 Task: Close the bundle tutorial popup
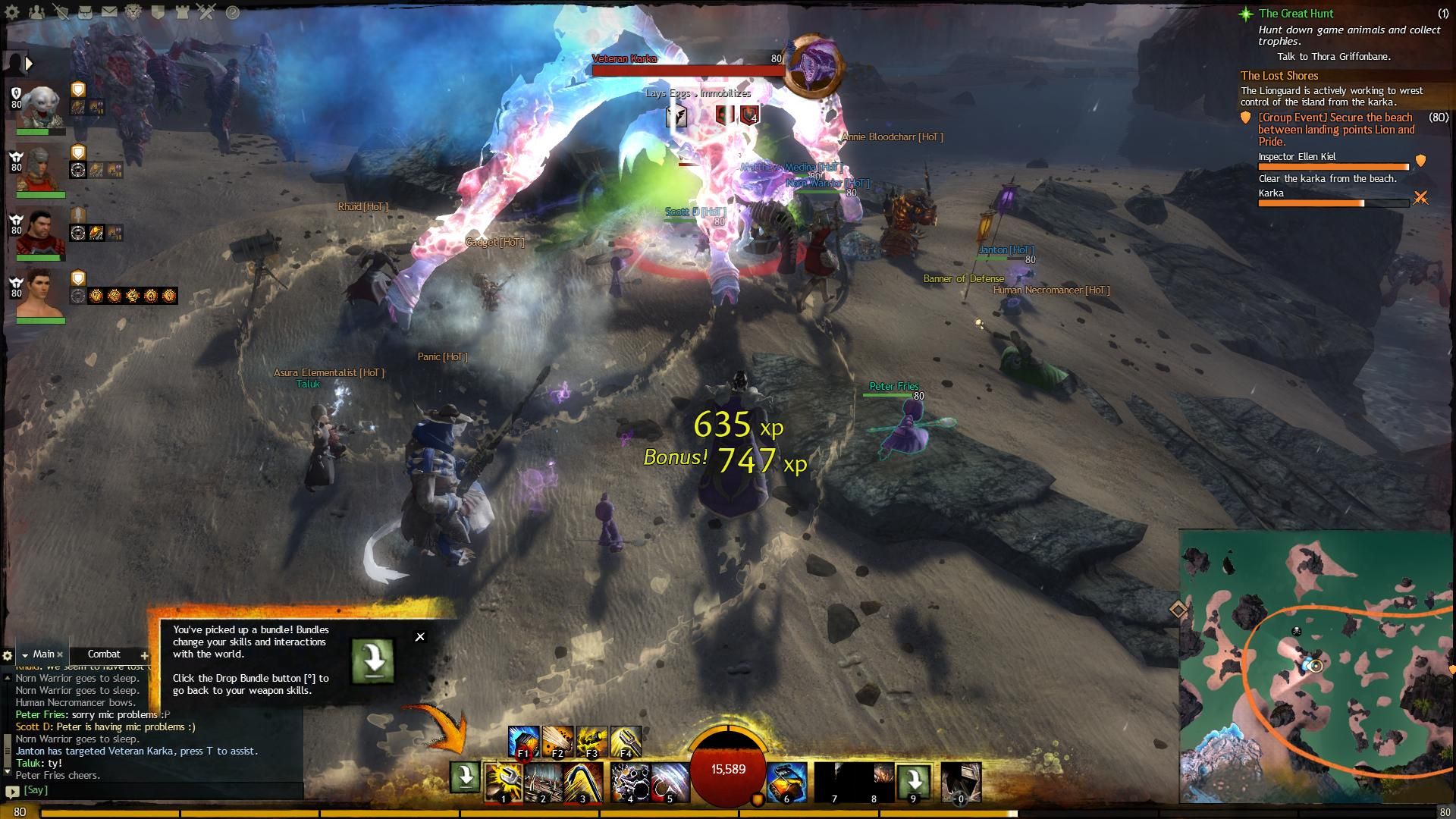(x=420, y=637)
